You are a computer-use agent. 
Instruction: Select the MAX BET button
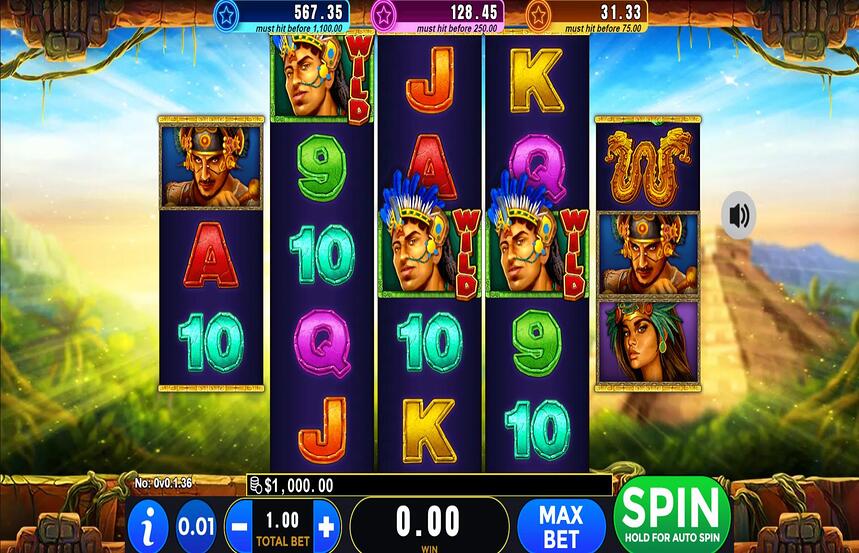tap(561, 525)
